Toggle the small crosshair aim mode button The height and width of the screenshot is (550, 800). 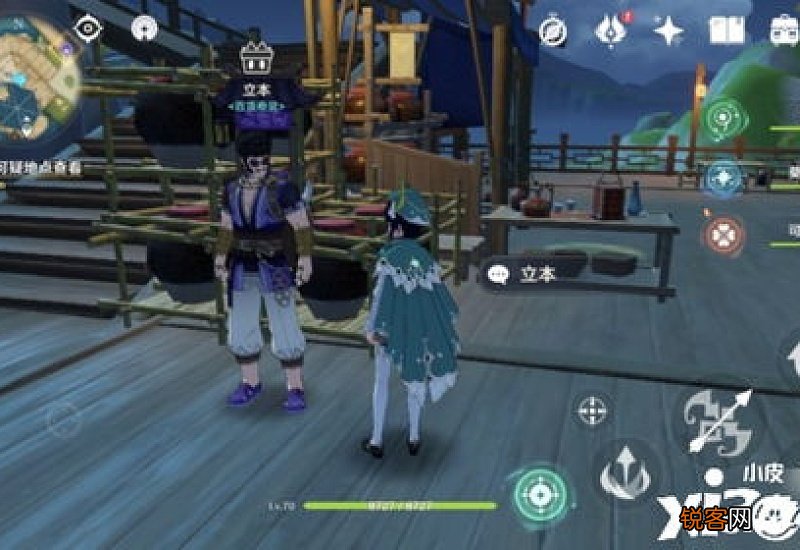[594, 409]
